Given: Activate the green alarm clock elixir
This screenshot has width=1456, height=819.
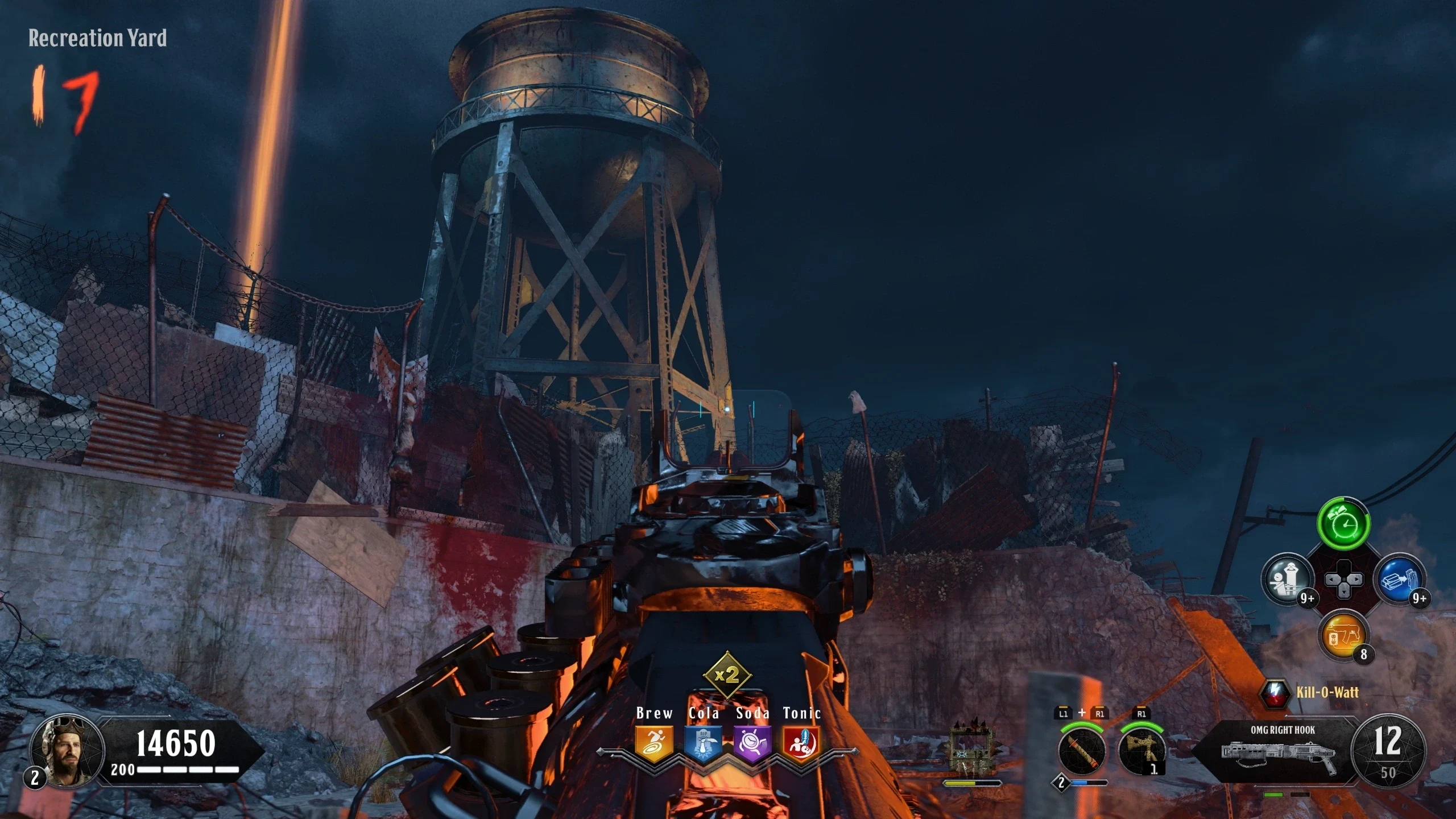Looking at the screenshot, I should 1343,524.
